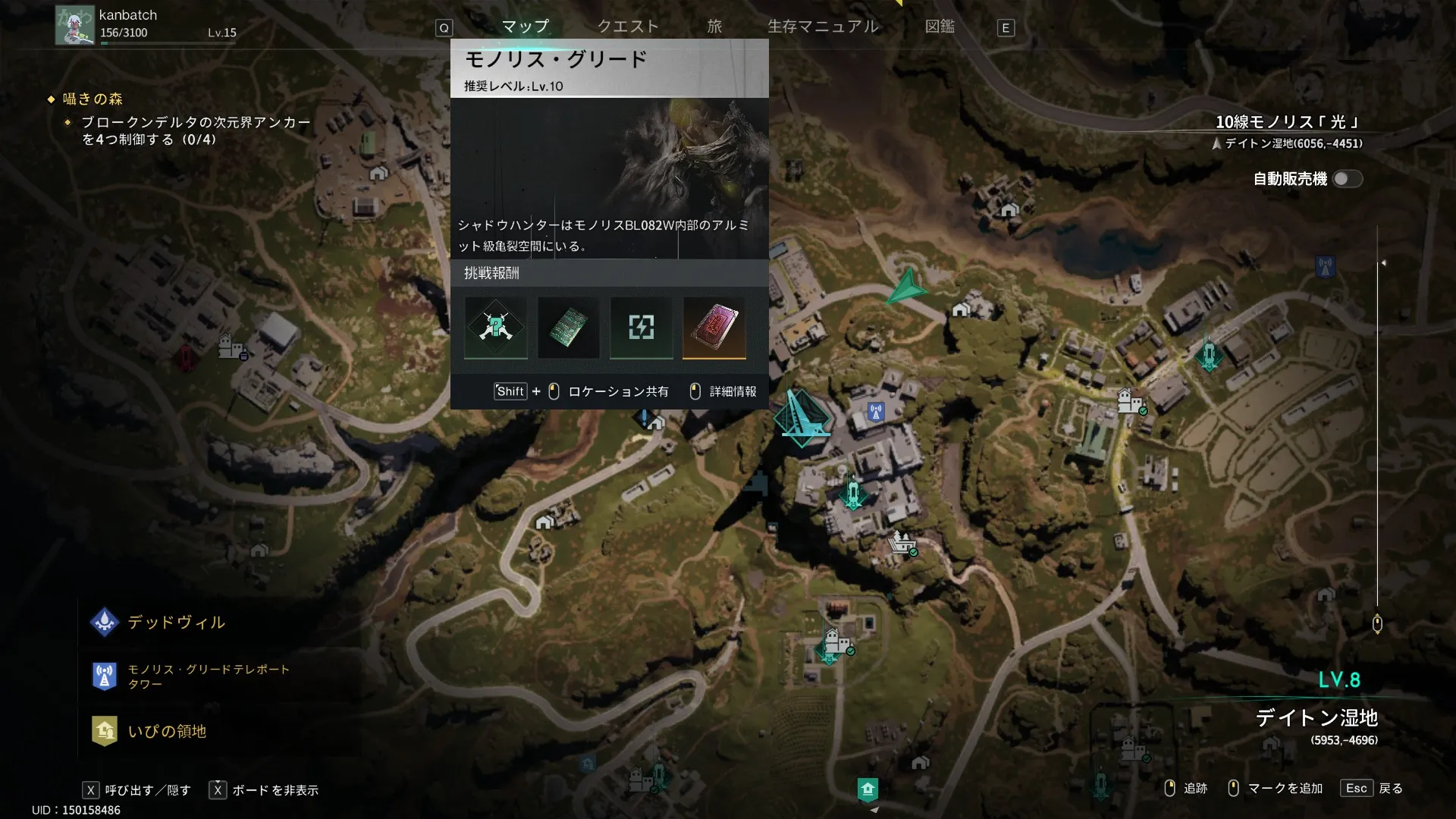Open the 生存マニュアル tab
This screenshot has width=1456, height=819.
coord(823,27)
